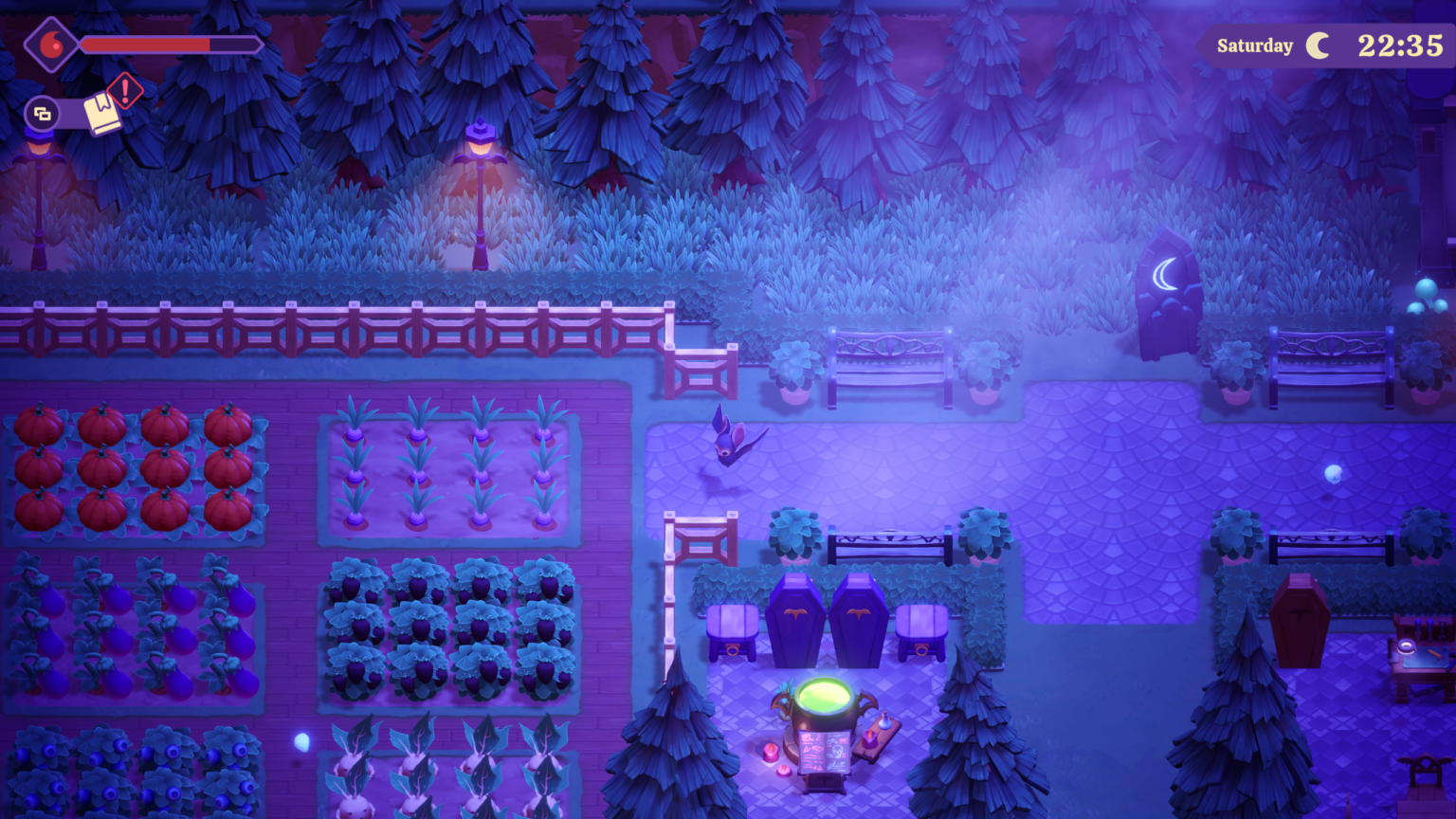Select the crescent moon icon in the clock panel
Image resolution: width=1456 pixels, height=819 pixels.
(1318, 45)
